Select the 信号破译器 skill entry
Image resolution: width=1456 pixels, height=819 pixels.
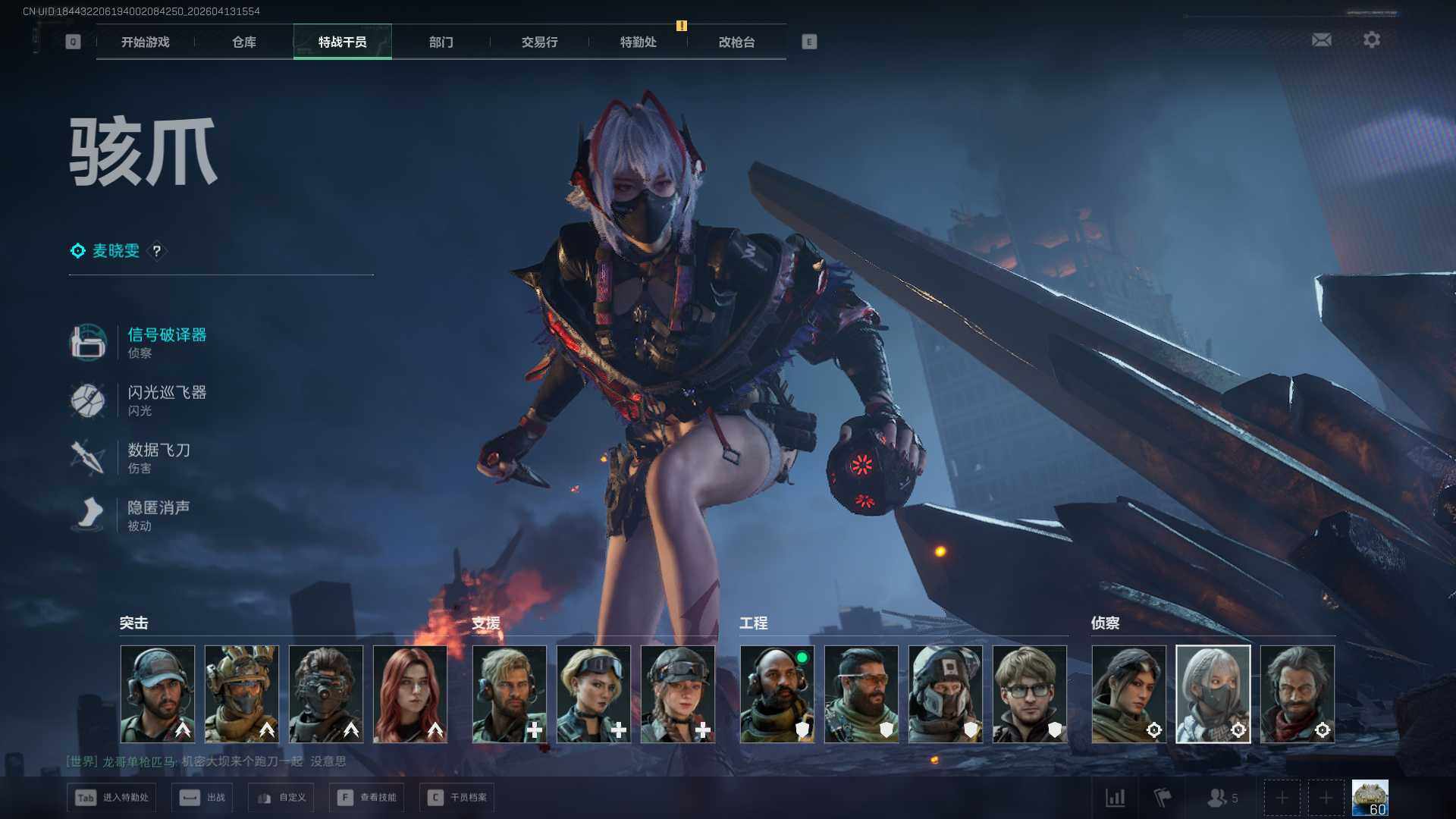[166, 341]
